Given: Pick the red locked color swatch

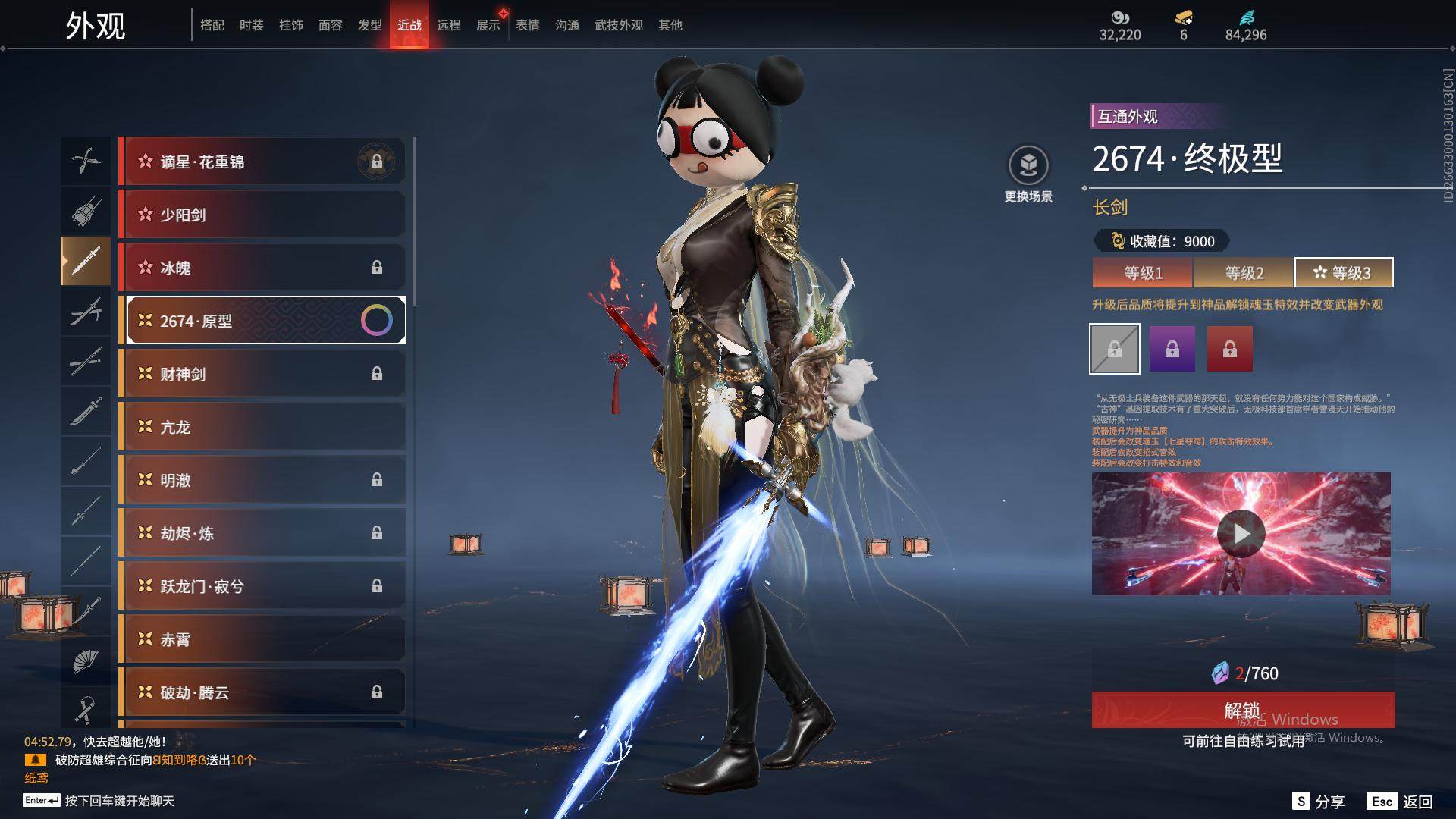Looking at the screenshot, I should coord(1229,349).
